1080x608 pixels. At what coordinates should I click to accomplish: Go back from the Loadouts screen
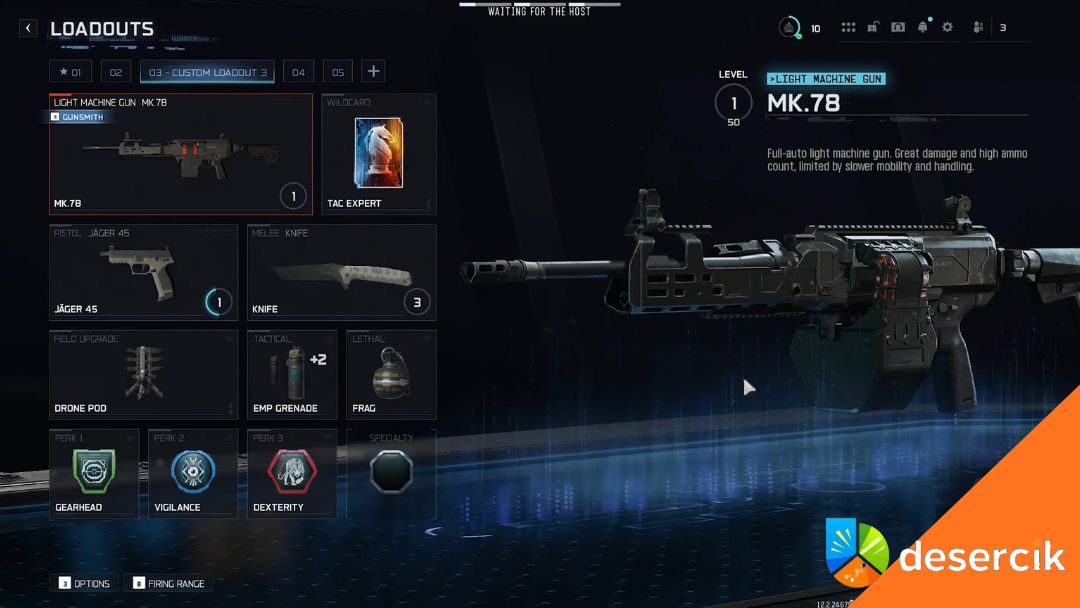point(28,29)
